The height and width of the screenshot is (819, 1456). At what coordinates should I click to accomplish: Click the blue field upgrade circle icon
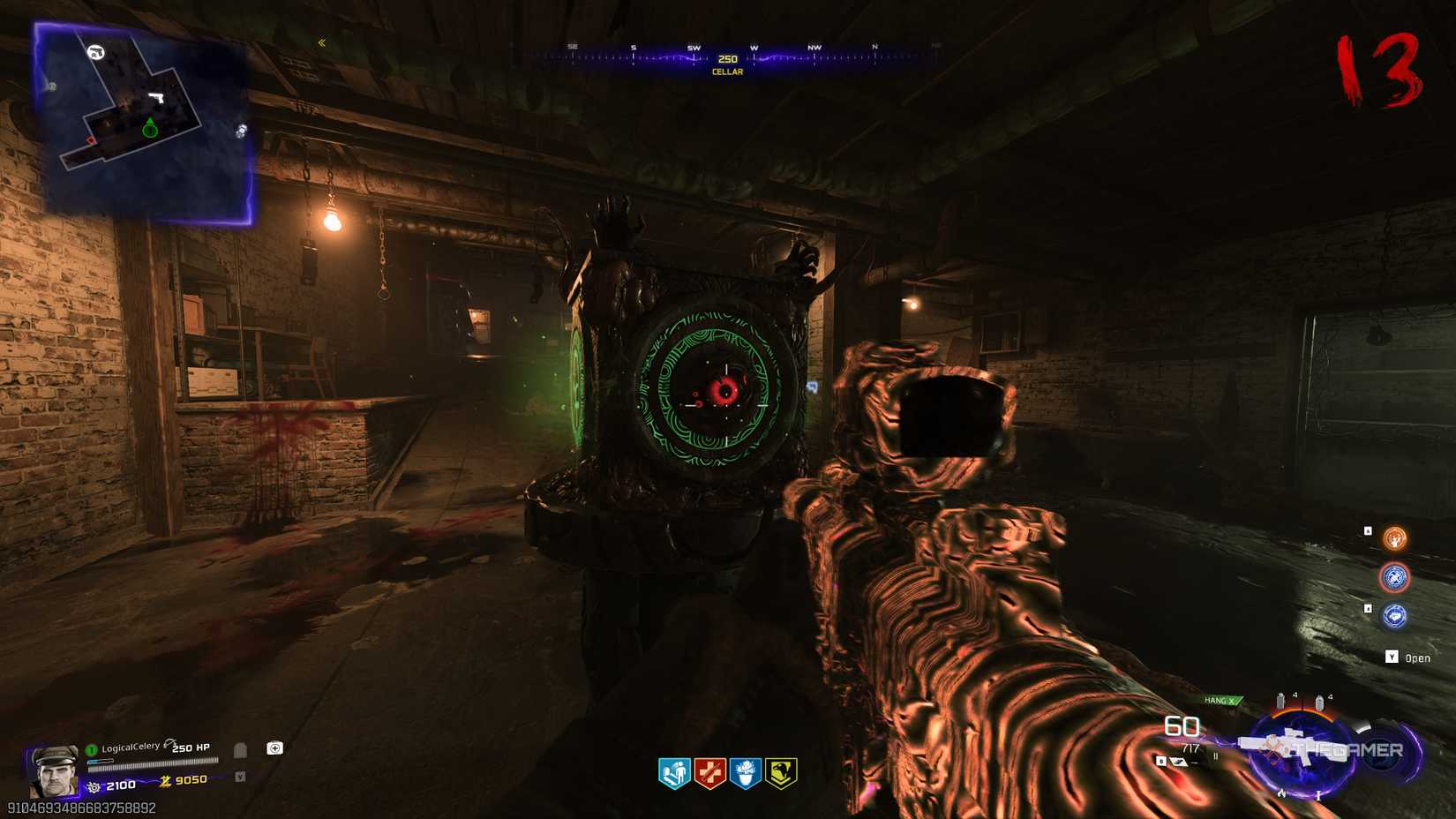[x=1394, y=577]
